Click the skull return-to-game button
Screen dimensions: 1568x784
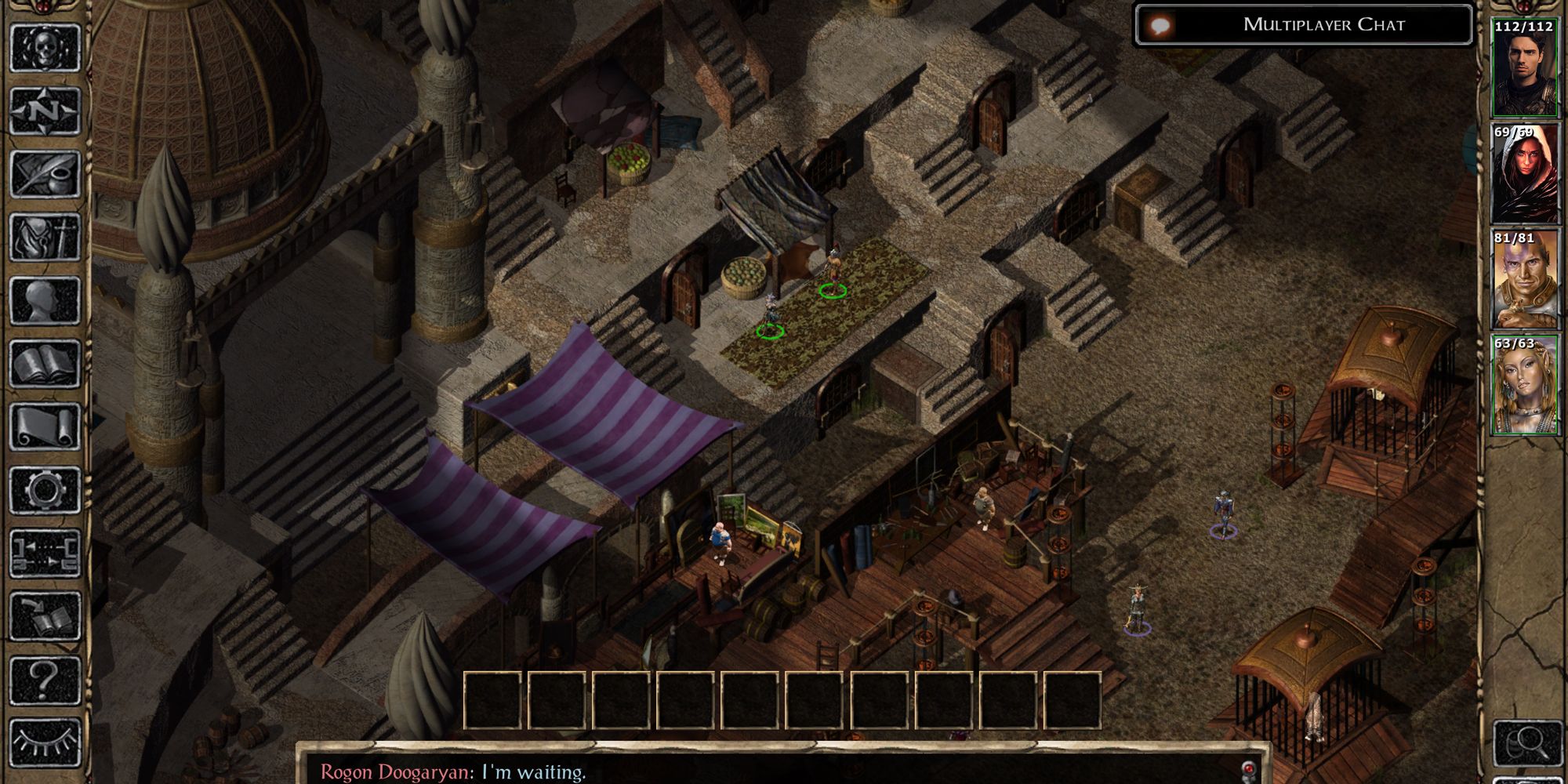coord(45,47)
